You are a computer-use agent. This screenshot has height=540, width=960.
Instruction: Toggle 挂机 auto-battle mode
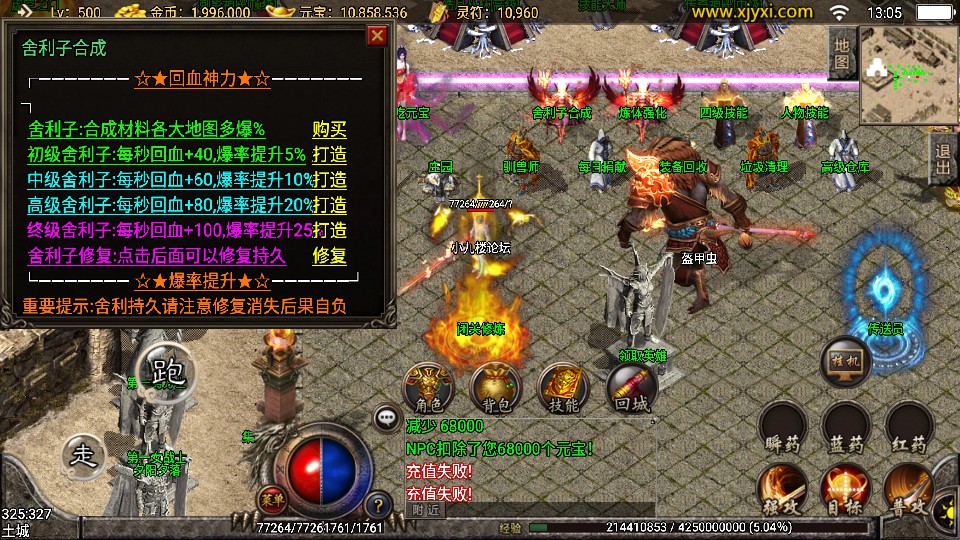tap(845, 364)
